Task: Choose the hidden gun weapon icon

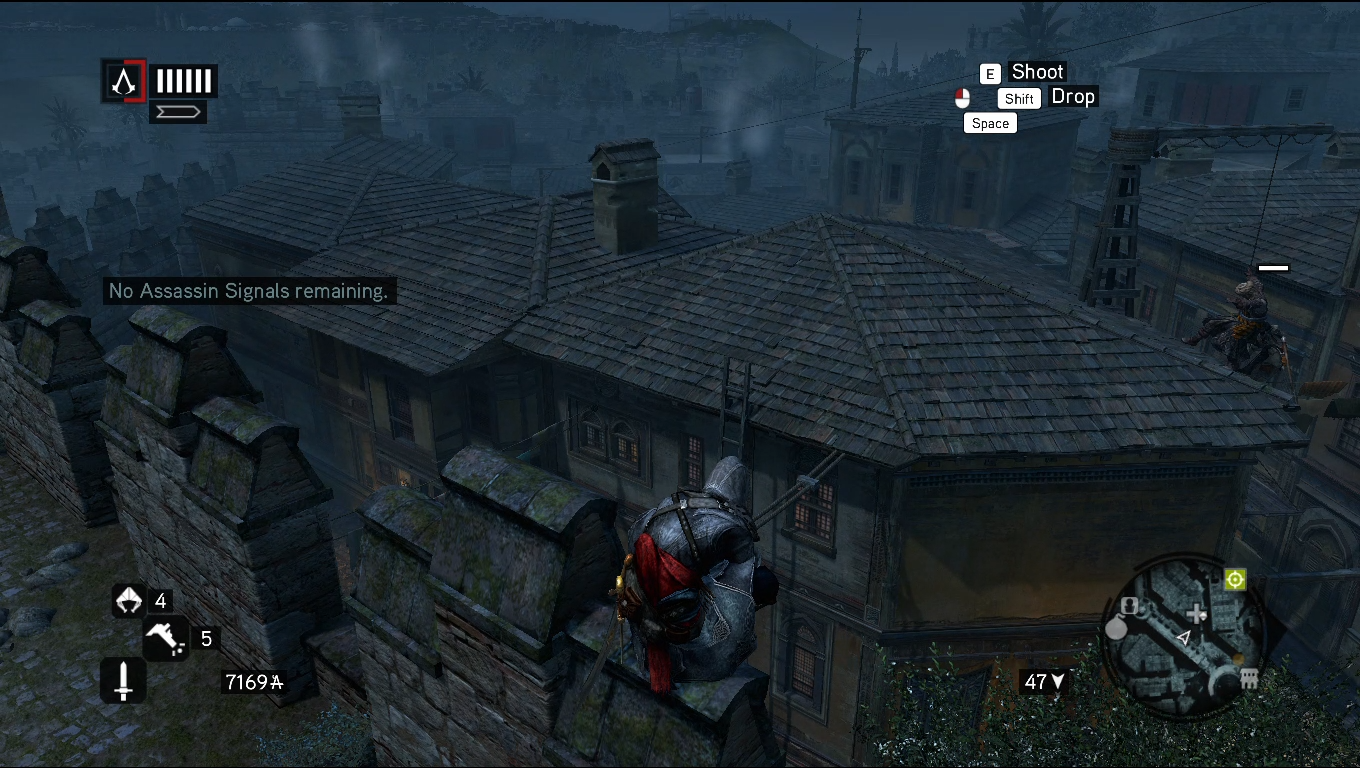Action: (x=164, y=639)
